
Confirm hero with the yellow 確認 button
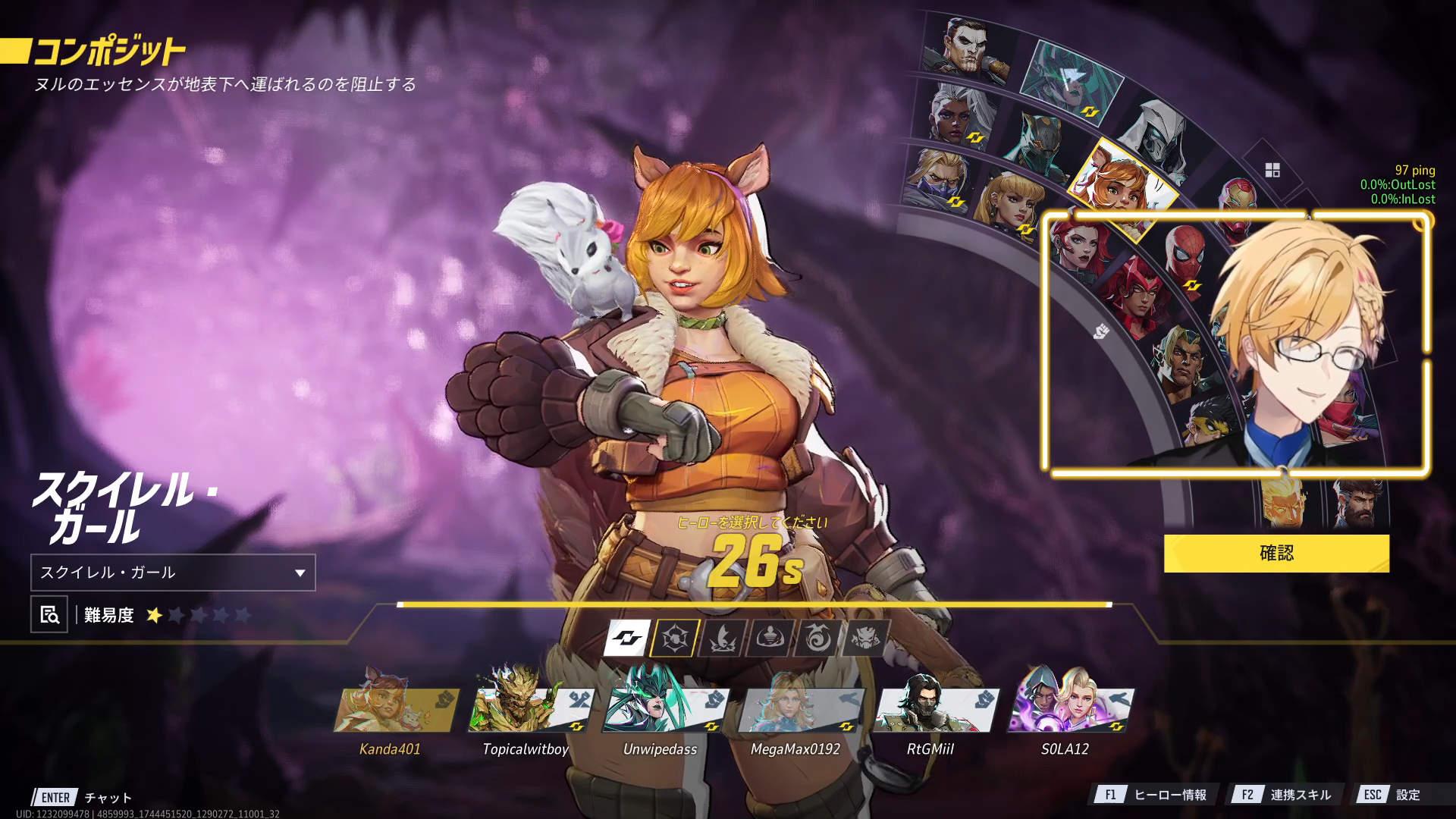[1276, 553]
